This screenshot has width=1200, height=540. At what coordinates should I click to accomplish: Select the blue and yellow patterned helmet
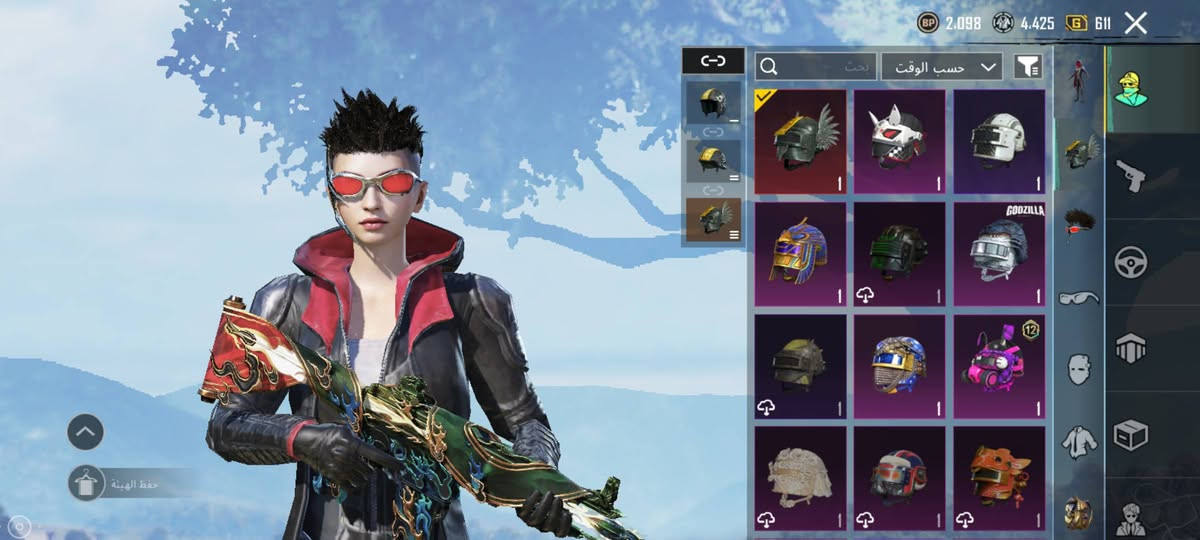click(x=899, y=366)
